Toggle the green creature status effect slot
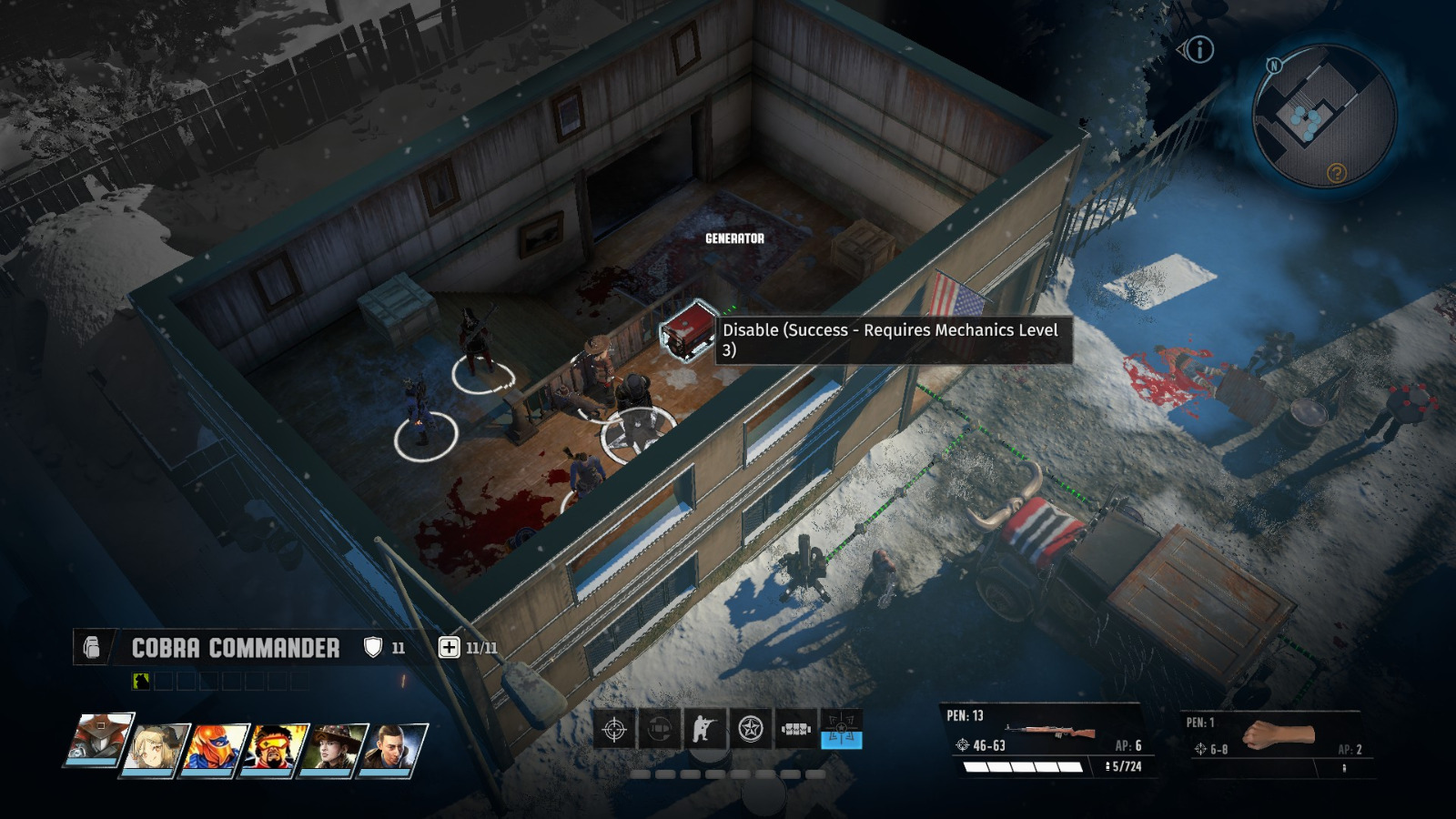Screen dimensions: 1456x819 click(x=141, y=680)
